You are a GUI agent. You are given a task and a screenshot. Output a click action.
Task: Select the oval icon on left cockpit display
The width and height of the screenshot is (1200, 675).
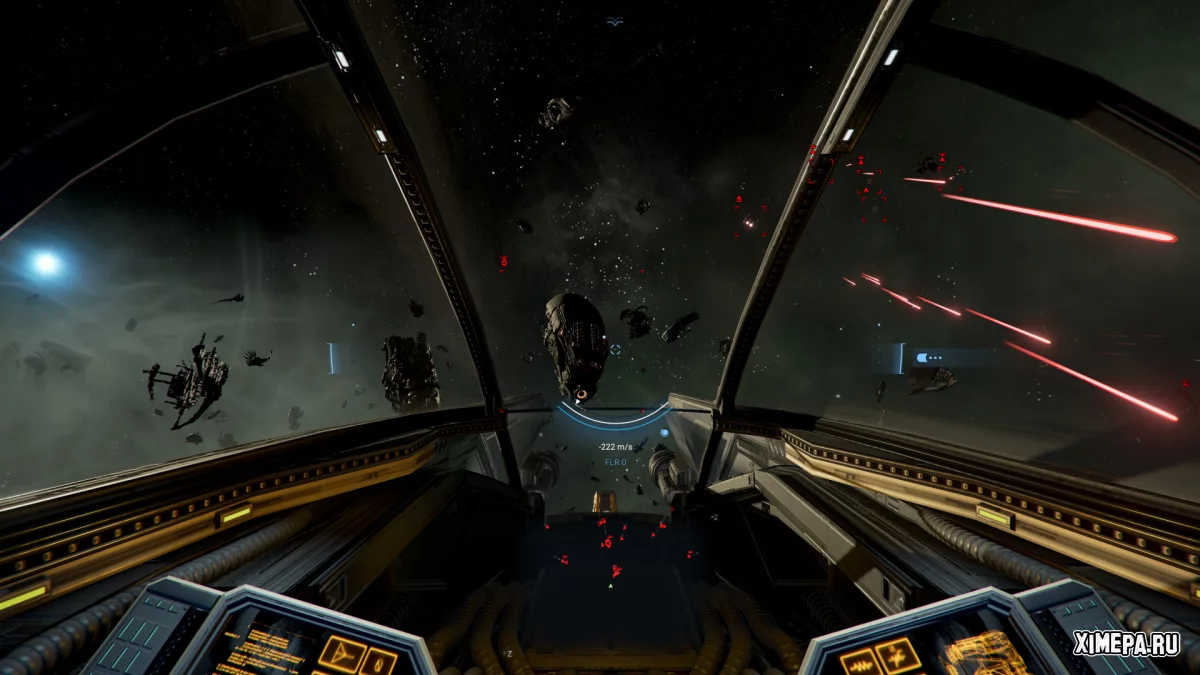click(379, 661)
